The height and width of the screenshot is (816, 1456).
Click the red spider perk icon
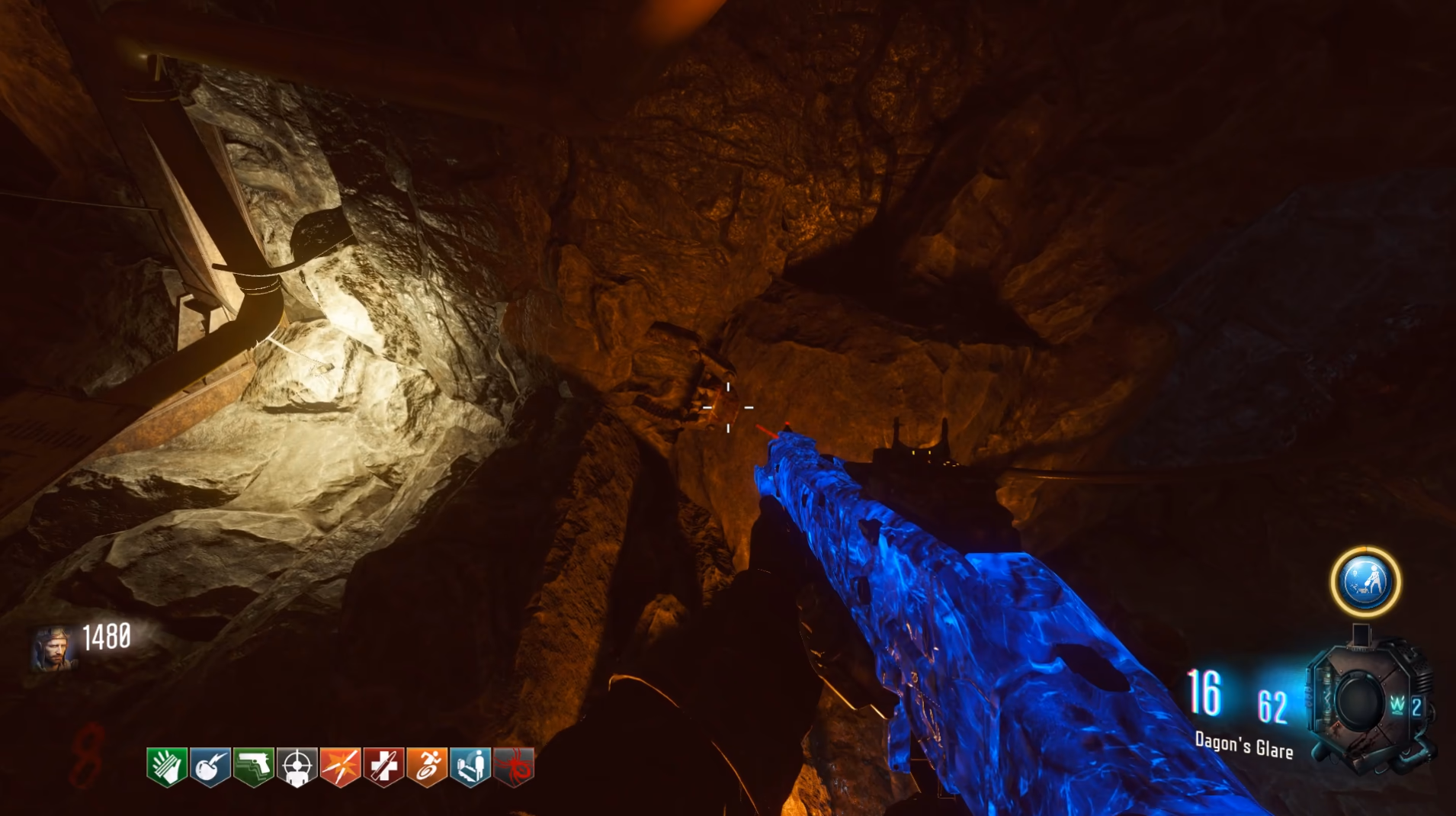tap(515, 766)
